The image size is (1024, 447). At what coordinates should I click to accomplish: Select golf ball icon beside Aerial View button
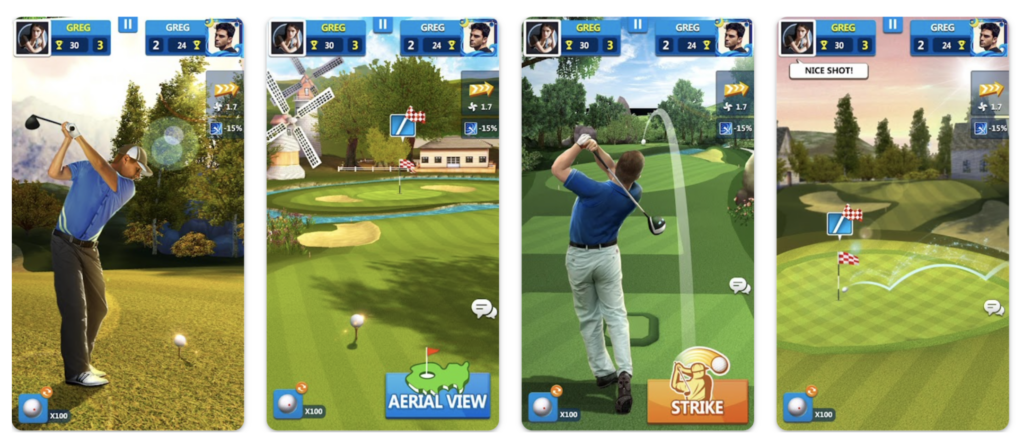(x=287, y=404)
